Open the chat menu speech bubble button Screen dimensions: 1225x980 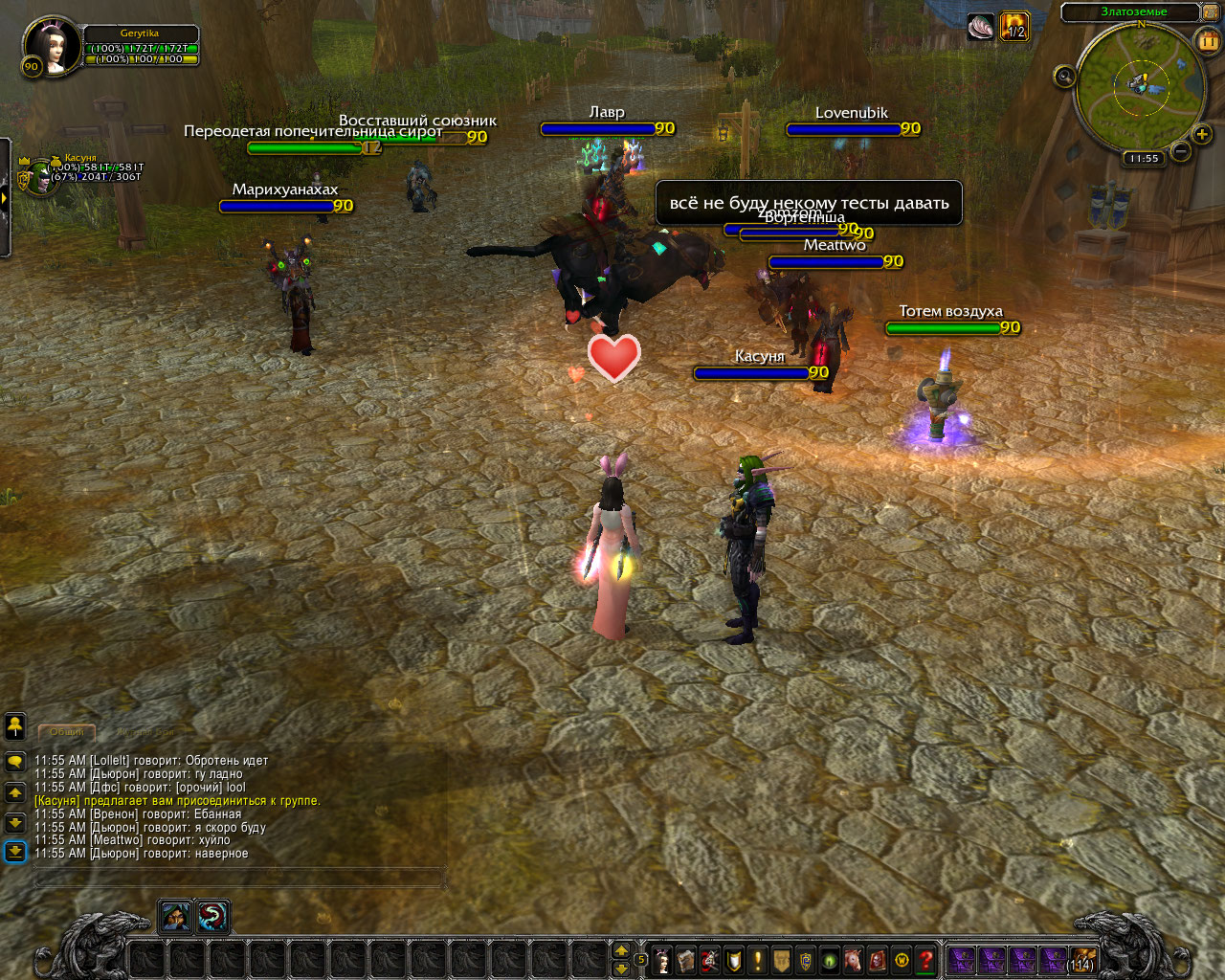[15, 762]
